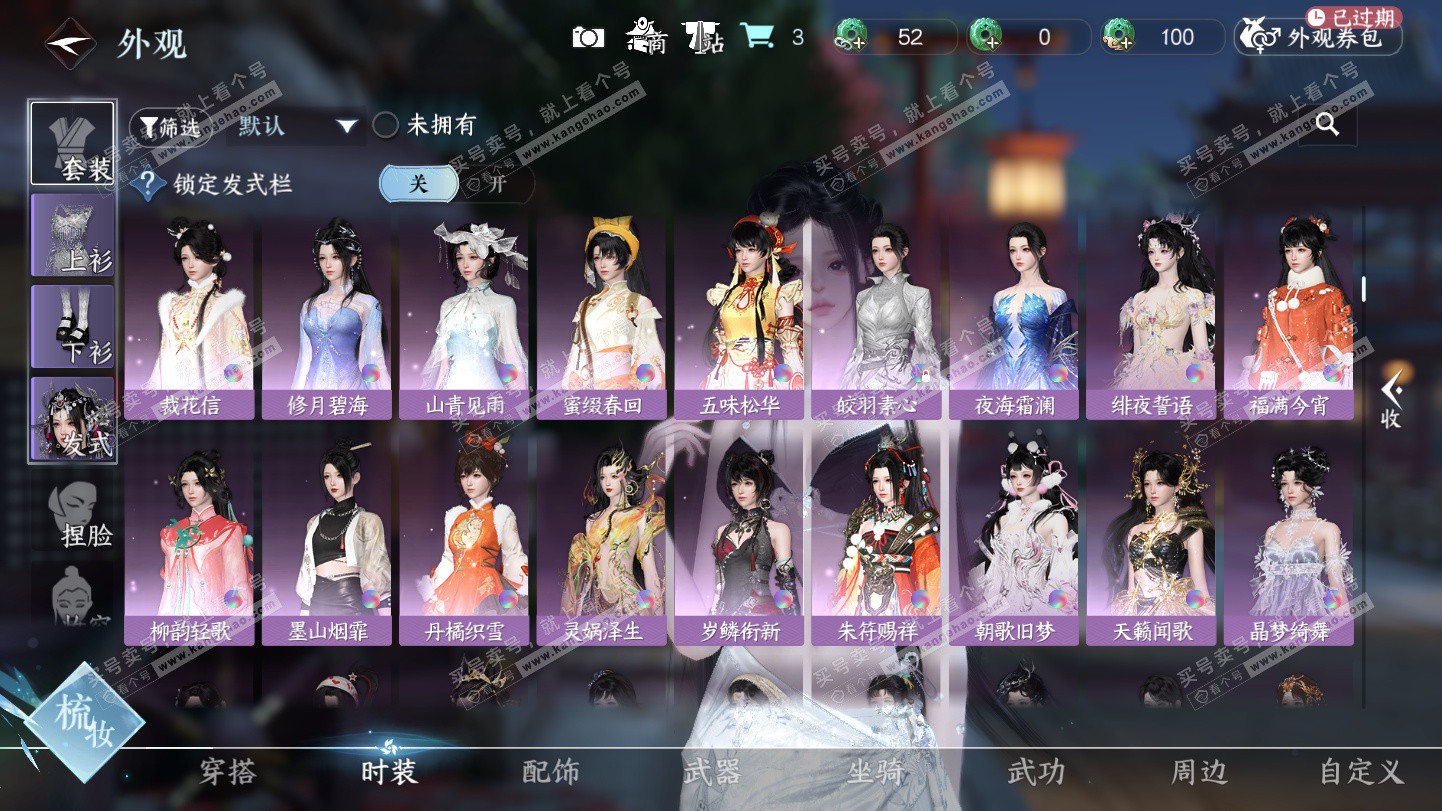Switch hairstyle lock to 开

click(x=497, y=184)
